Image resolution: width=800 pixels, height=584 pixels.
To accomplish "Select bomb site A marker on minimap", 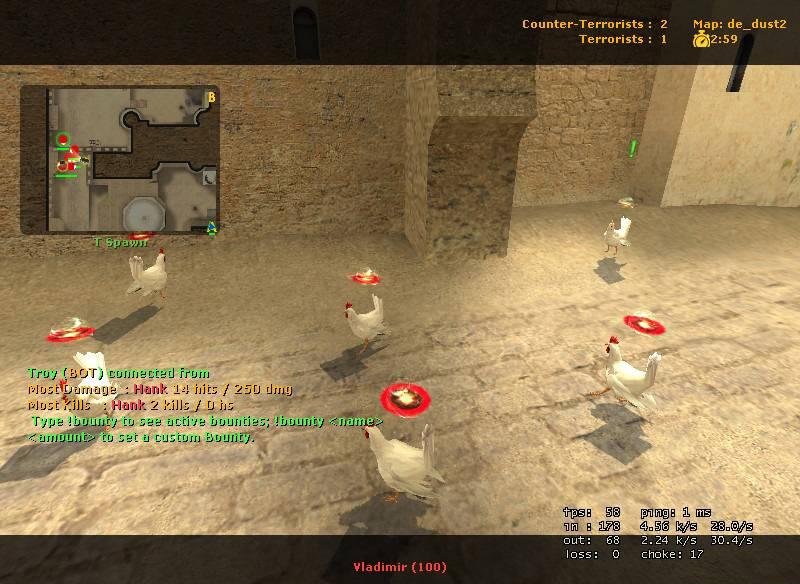I will (212, 228).
